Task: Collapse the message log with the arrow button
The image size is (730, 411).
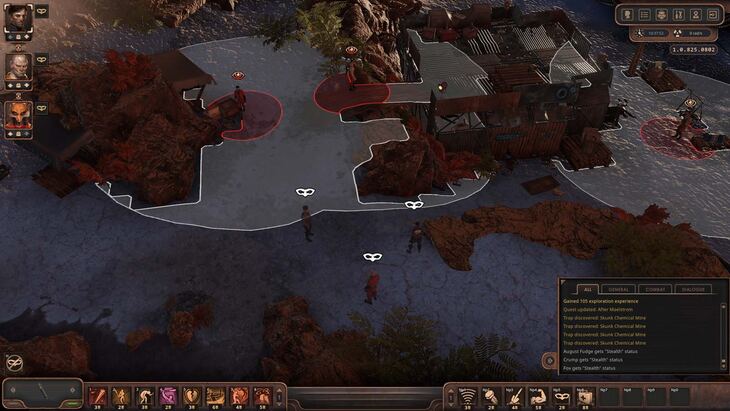Action: point(549,360)
